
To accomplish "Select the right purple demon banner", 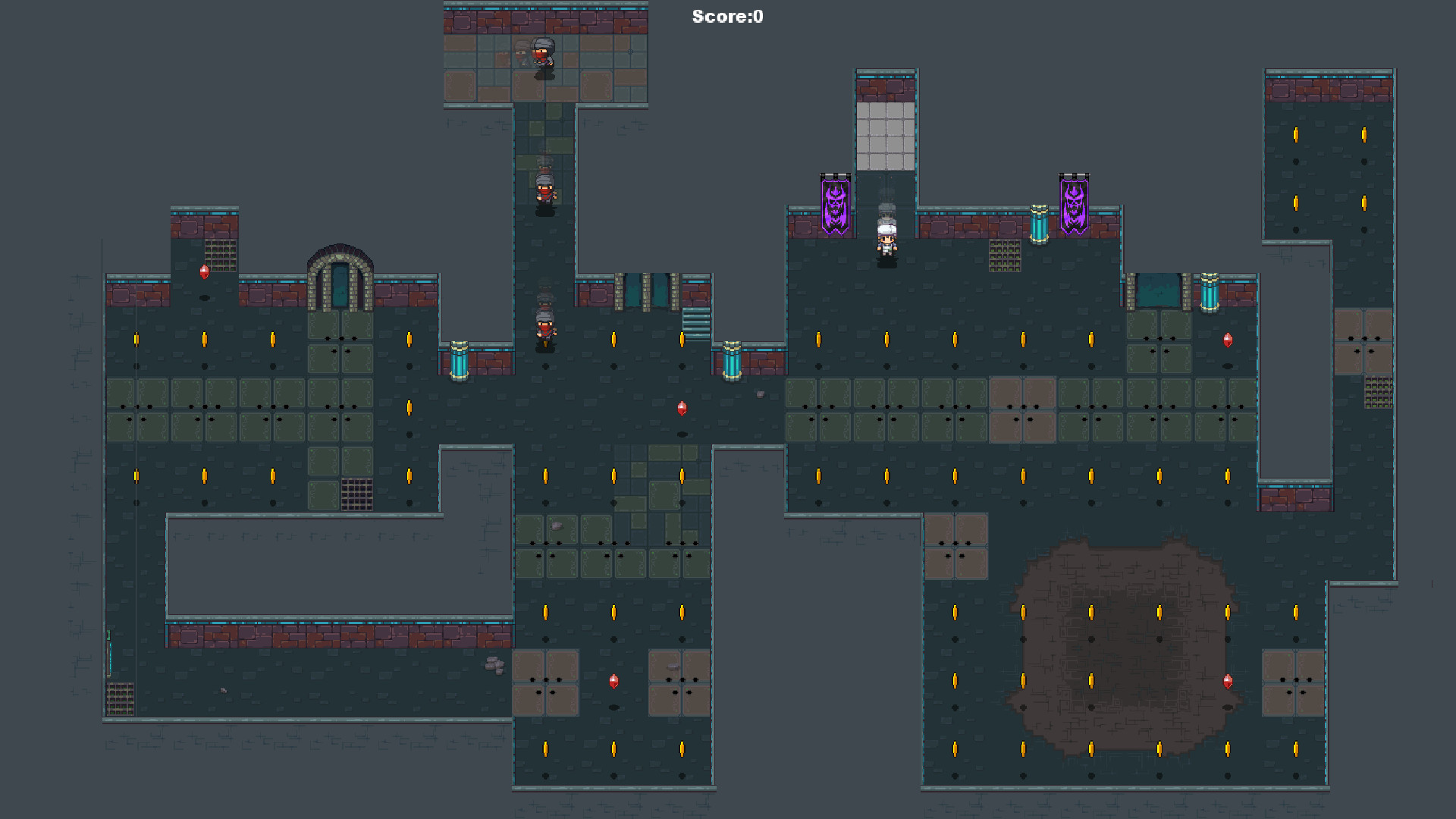I will pyautogui.click(x=1075, y=205).
